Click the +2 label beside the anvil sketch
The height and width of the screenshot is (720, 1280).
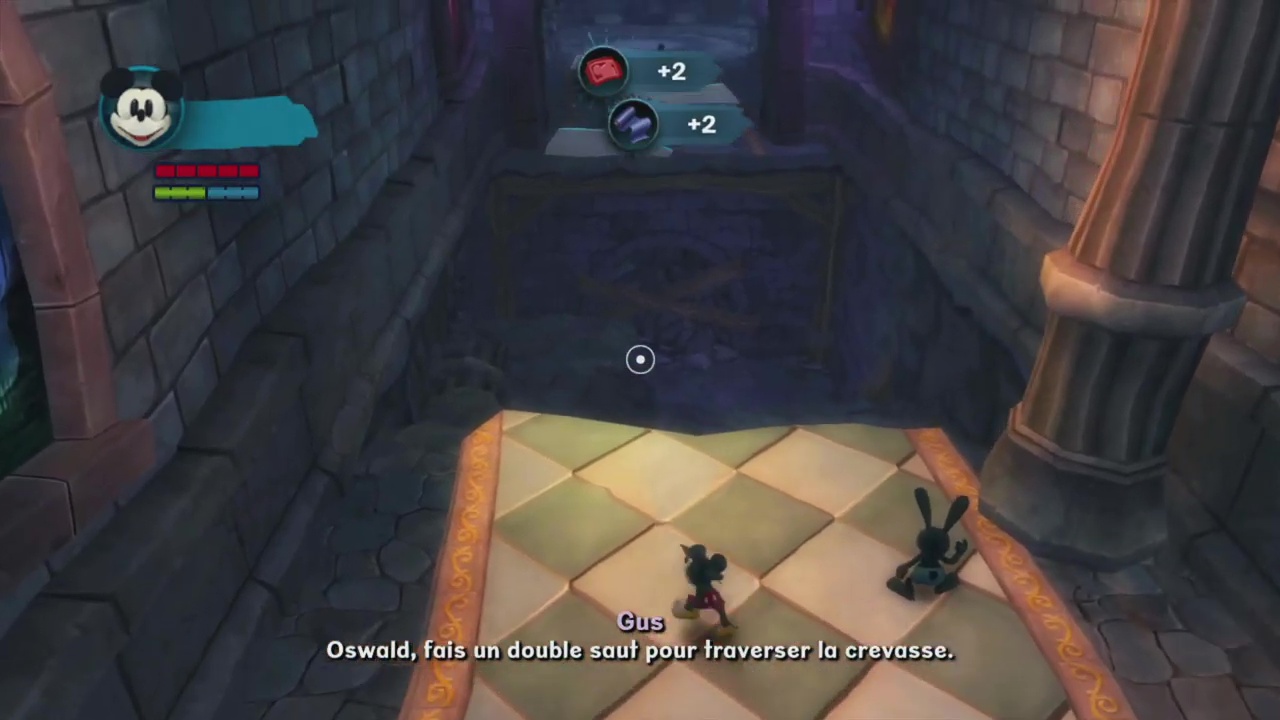coord(700,124)
